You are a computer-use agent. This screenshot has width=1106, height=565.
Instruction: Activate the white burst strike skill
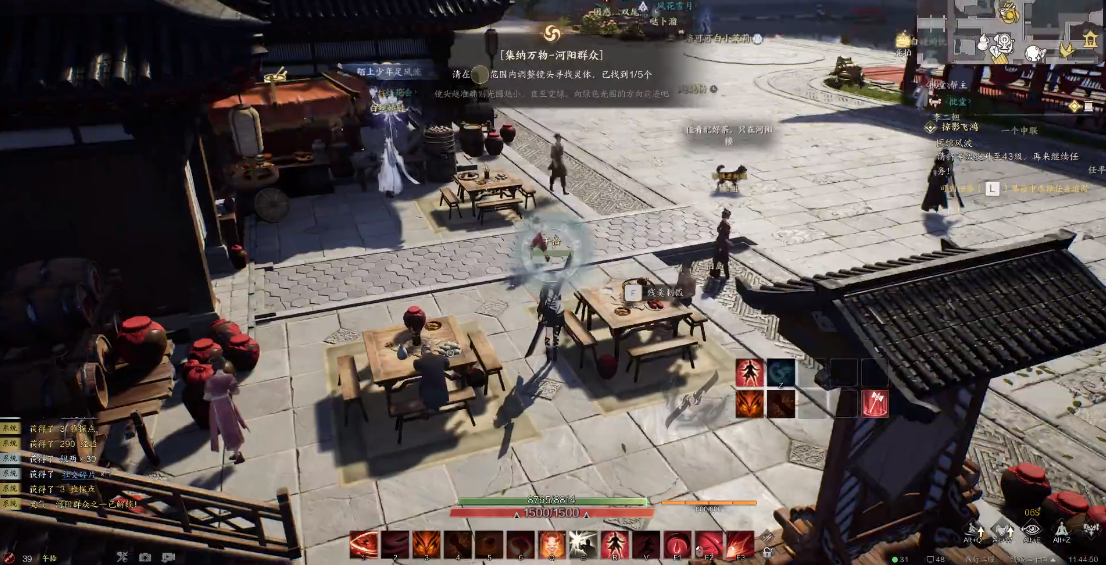click(582, 544)
